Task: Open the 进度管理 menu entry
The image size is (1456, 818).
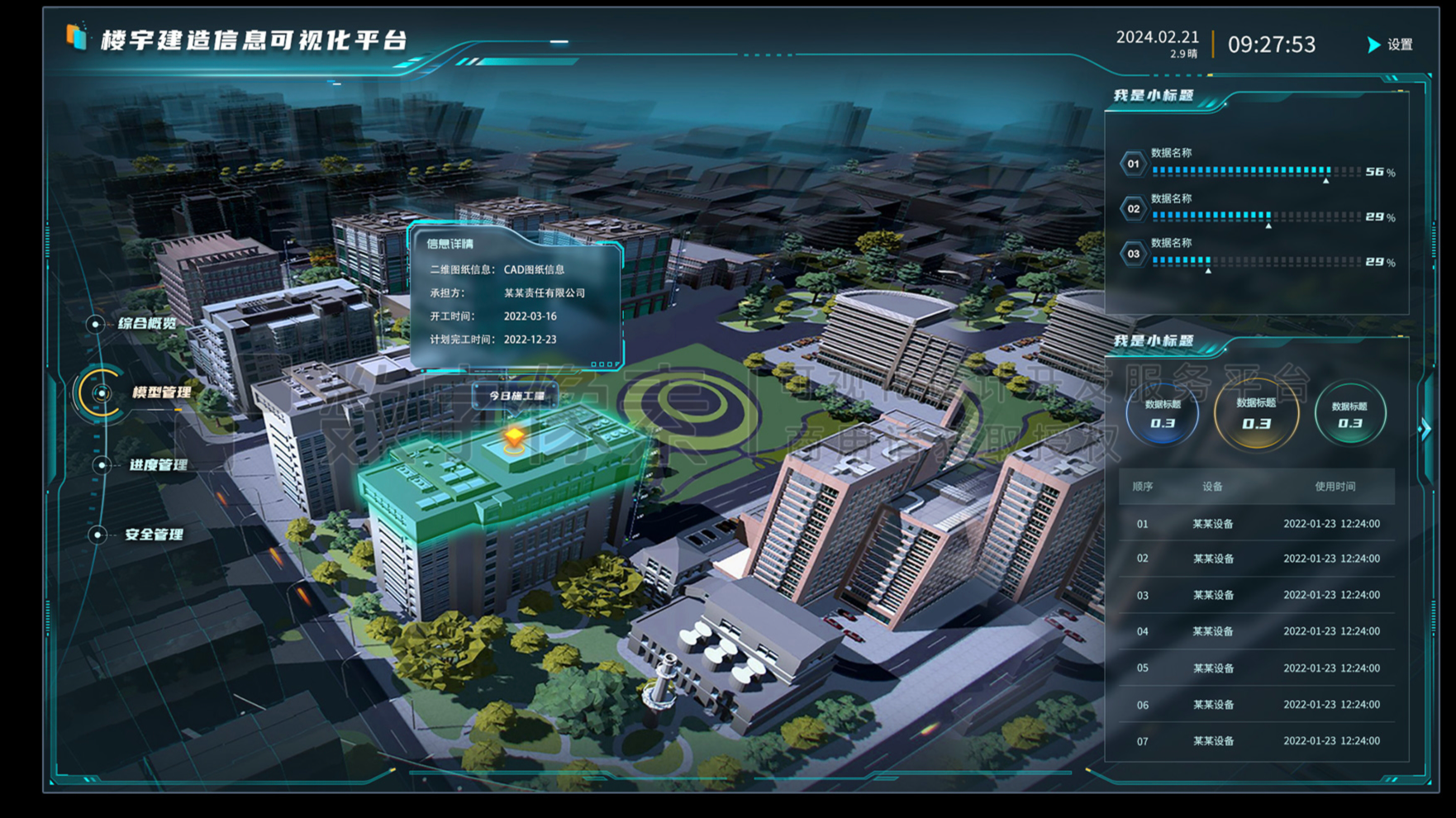Action: click(158, 465)
